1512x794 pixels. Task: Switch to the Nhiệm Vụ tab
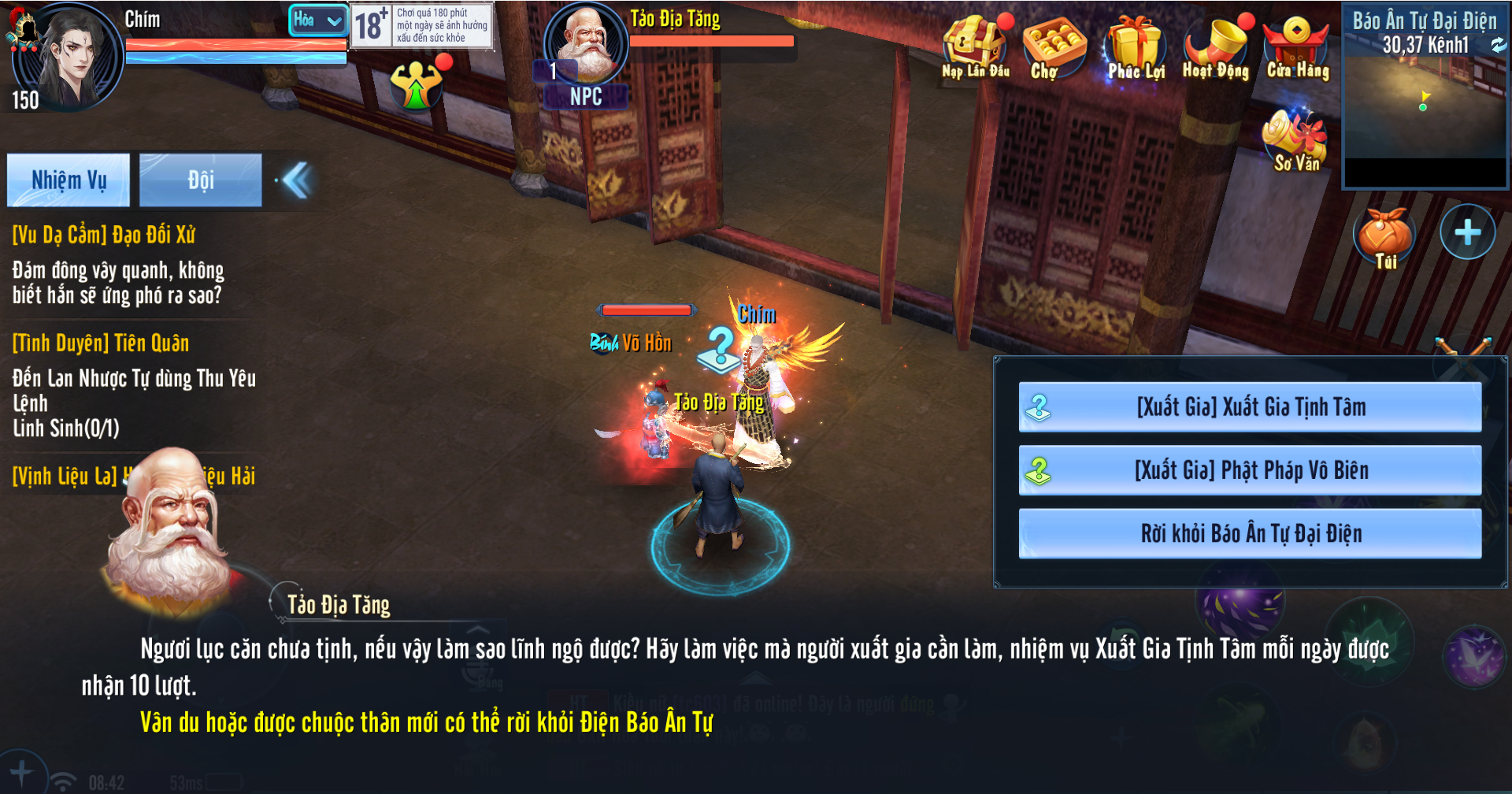click(69, 180)
